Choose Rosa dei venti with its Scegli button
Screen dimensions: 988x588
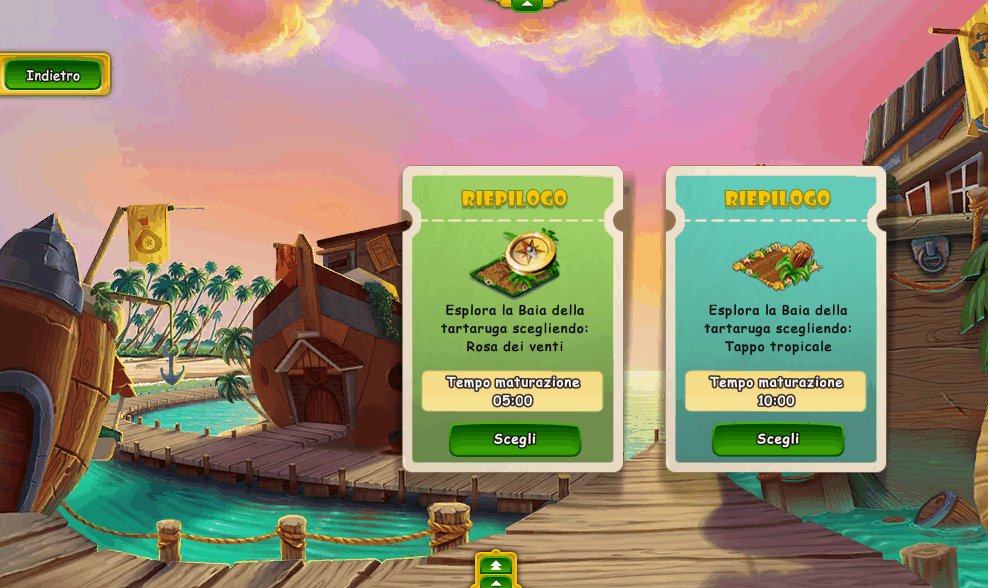[x=514, y=439]
